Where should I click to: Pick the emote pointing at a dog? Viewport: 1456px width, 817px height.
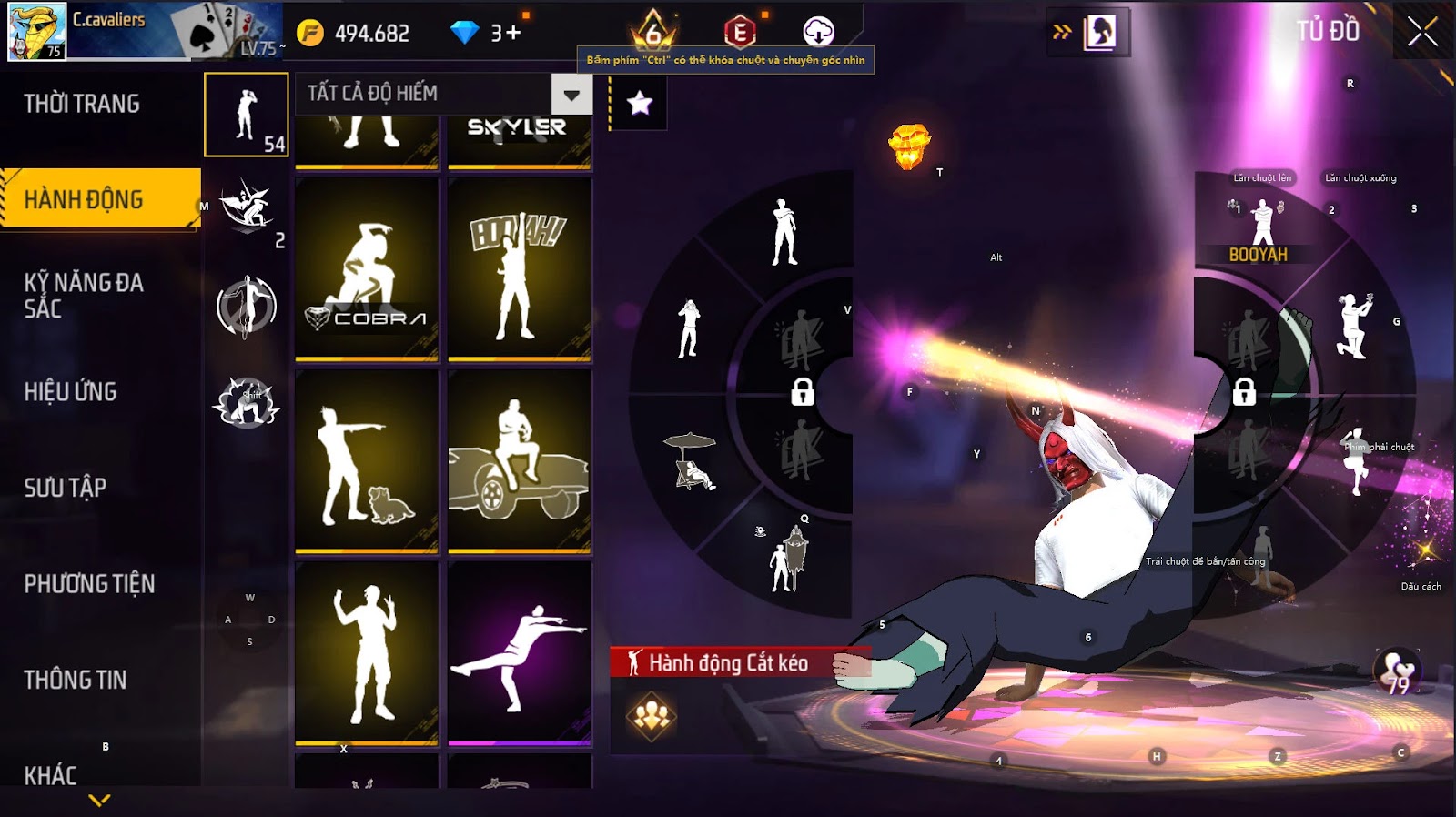[367, 462]
